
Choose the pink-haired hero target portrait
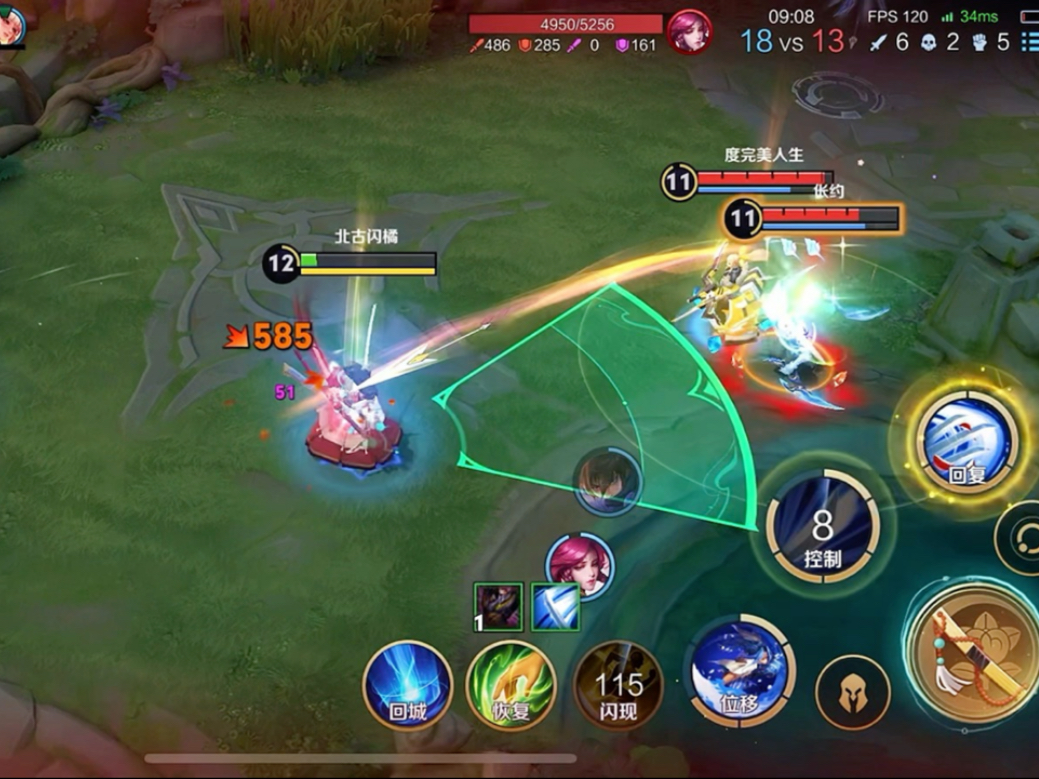click(580, 566)
